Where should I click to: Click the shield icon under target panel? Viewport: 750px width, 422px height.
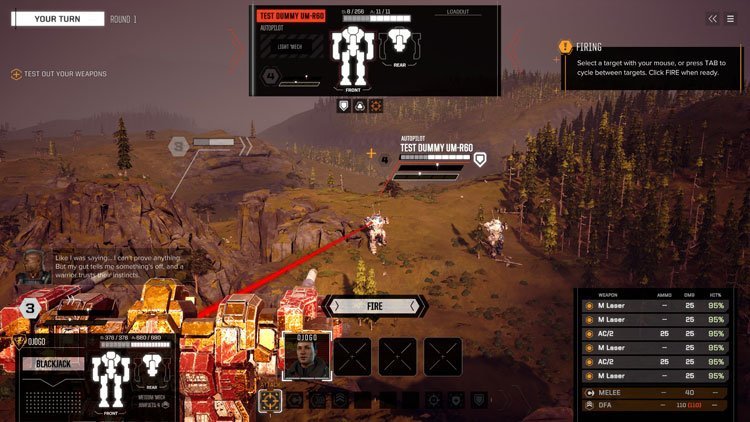click(343, 105)
